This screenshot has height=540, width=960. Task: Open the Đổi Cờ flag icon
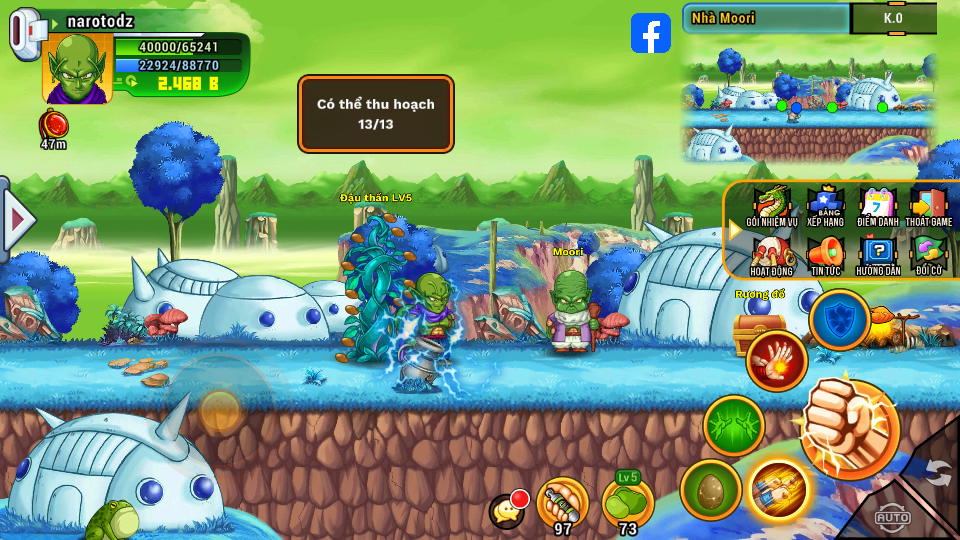tap(928, 254)
